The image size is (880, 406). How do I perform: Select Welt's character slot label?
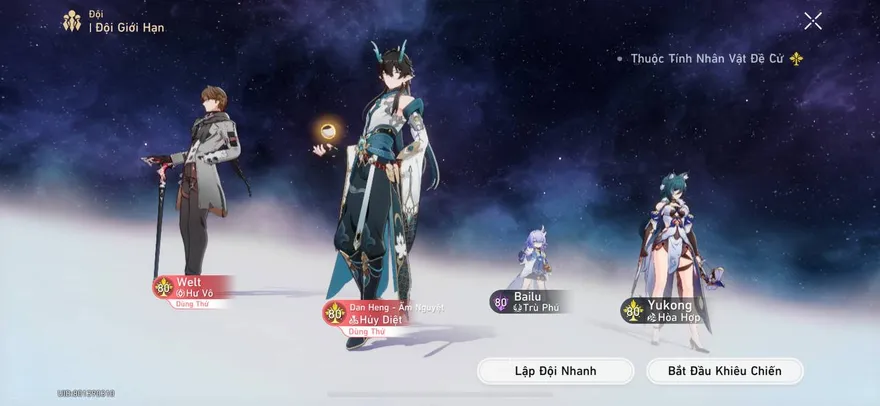[x=193, y=288]
